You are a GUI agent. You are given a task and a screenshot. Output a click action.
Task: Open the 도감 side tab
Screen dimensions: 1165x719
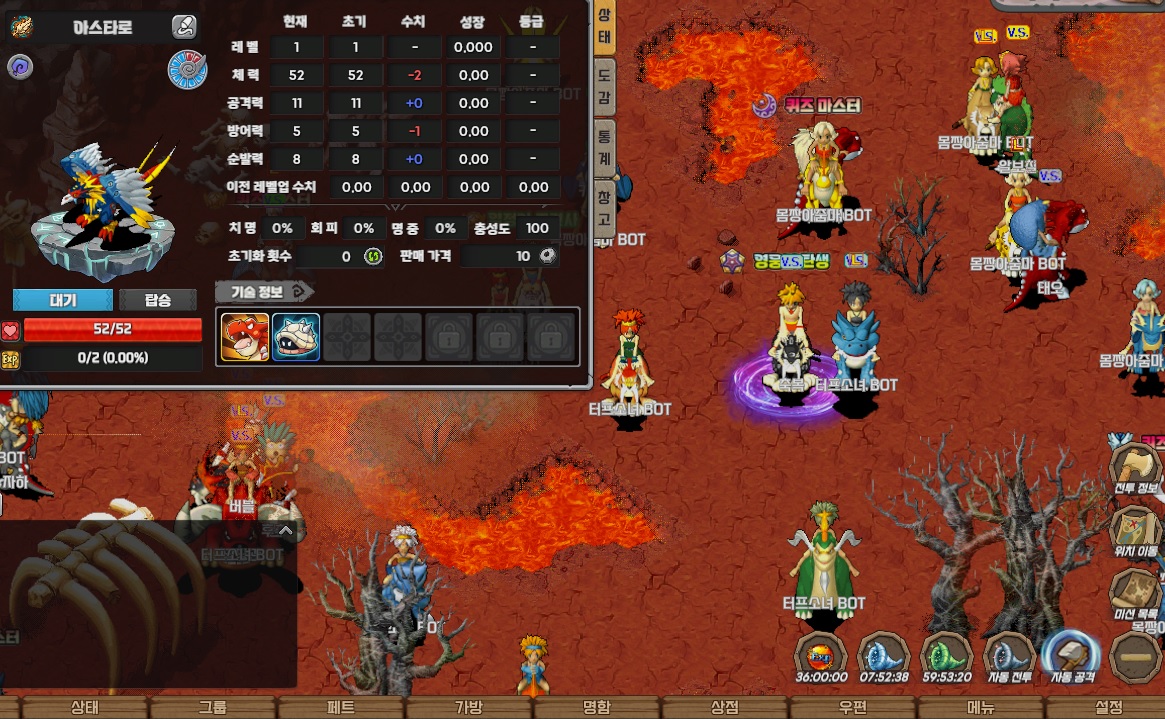click(x=604, y=85)
